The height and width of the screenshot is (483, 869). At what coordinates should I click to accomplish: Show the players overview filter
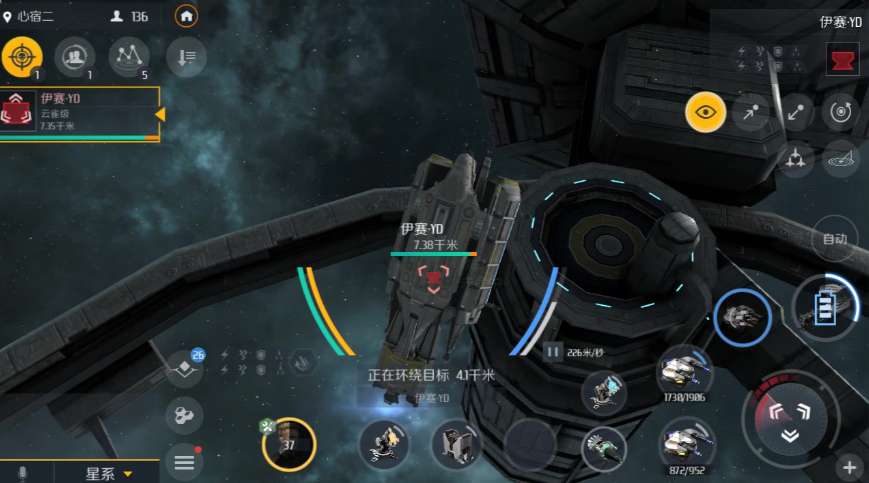coord(74,56)
